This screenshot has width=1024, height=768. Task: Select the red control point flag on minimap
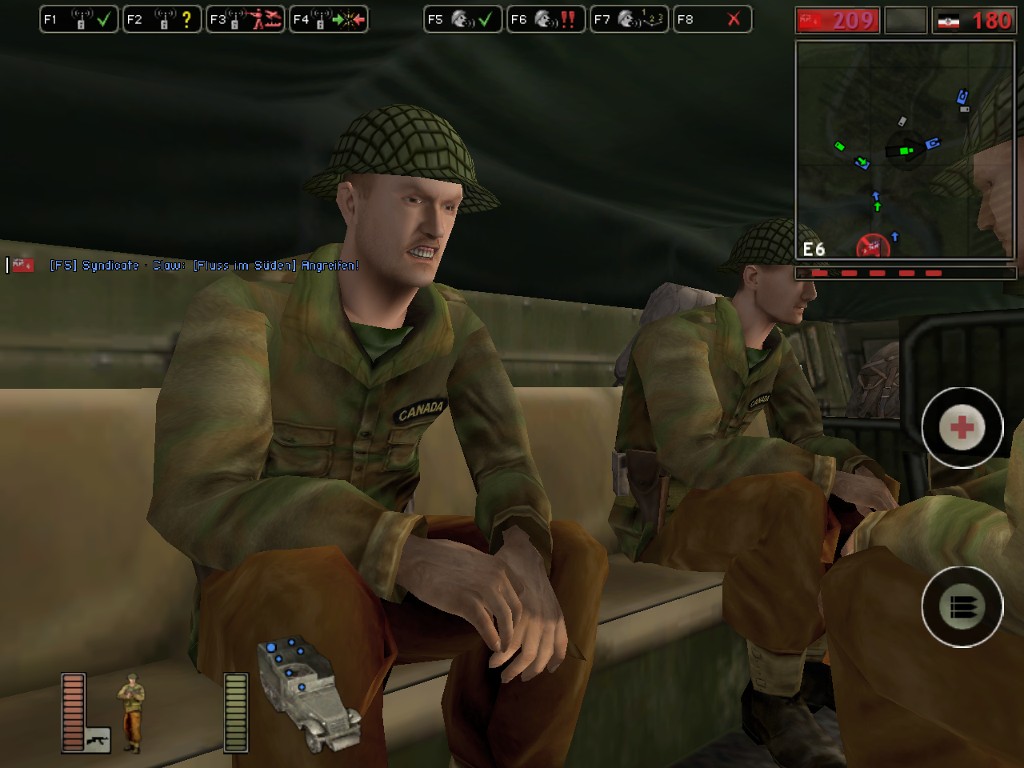(873, 244)
